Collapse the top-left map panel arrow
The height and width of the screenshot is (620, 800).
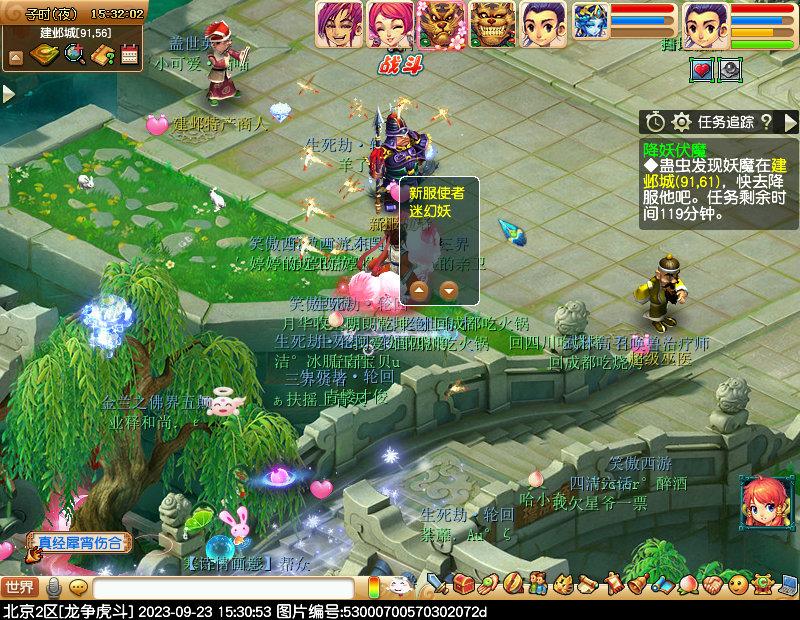click(15, 57)
